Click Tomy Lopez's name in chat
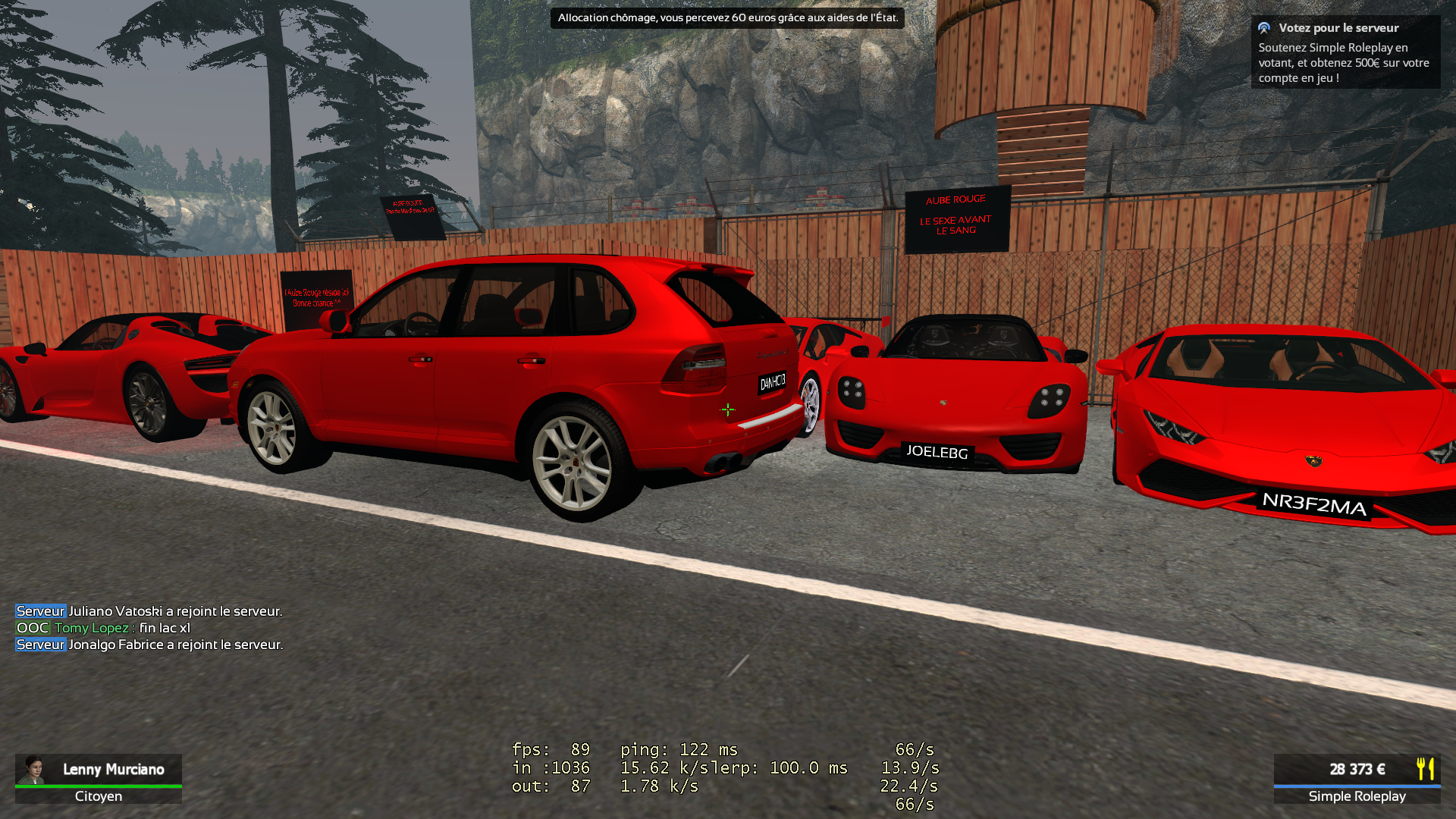Screen dimensions: 1456x819 pyautogui.click(x=91, y=628)
